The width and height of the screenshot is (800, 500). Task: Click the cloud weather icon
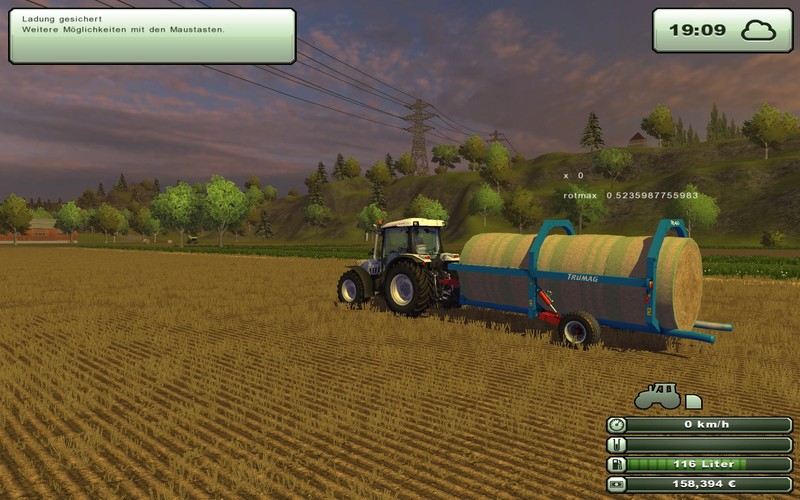click(759, 30)
